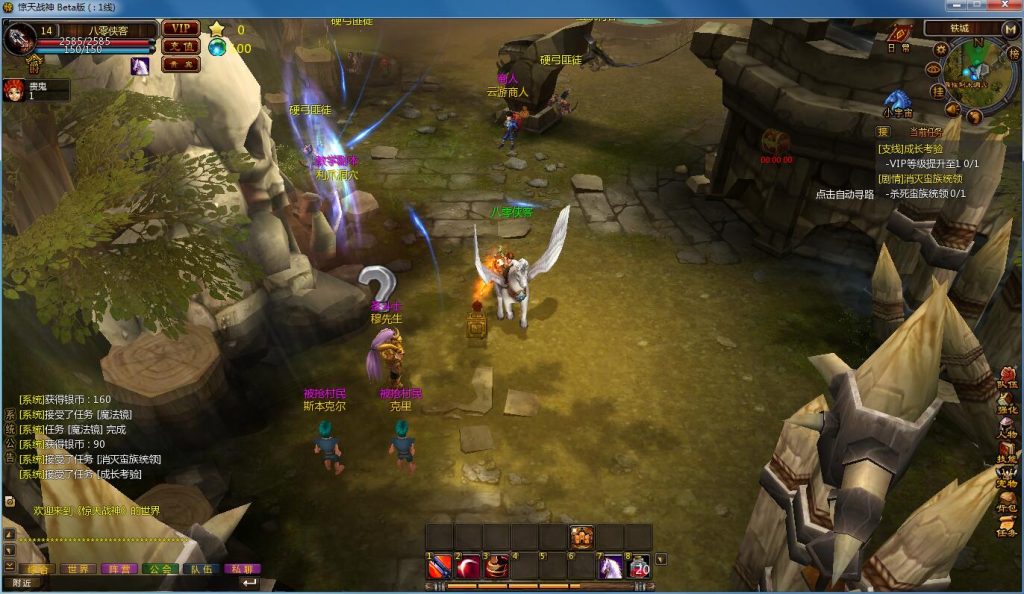Switch to the 世界 chat channel tab
The height and width of the screenshot is (594, 1024).
click(77, 568)
